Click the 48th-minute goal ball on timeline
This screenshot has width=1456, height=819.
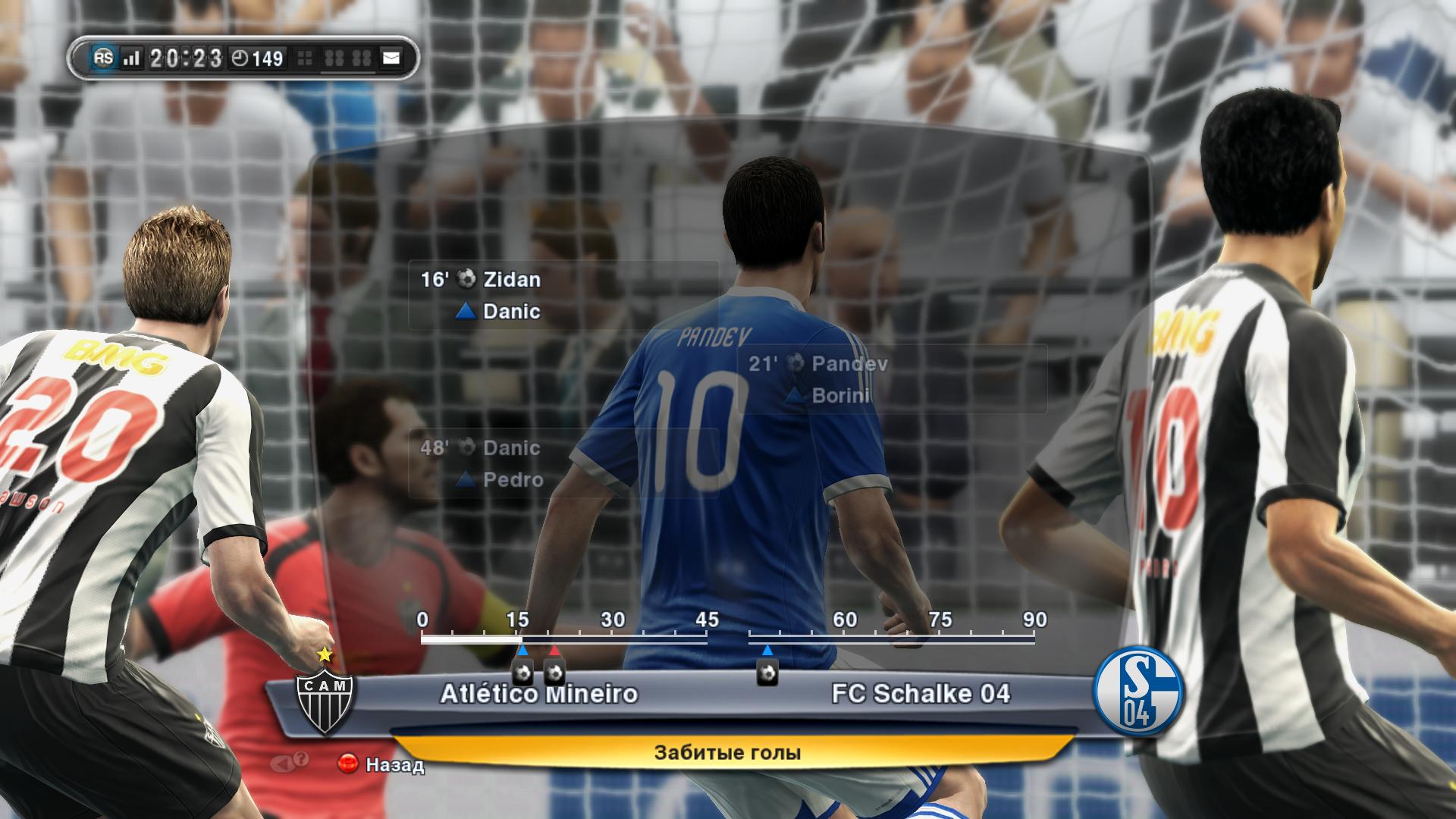pyautogui.click(x=767, y=673)
